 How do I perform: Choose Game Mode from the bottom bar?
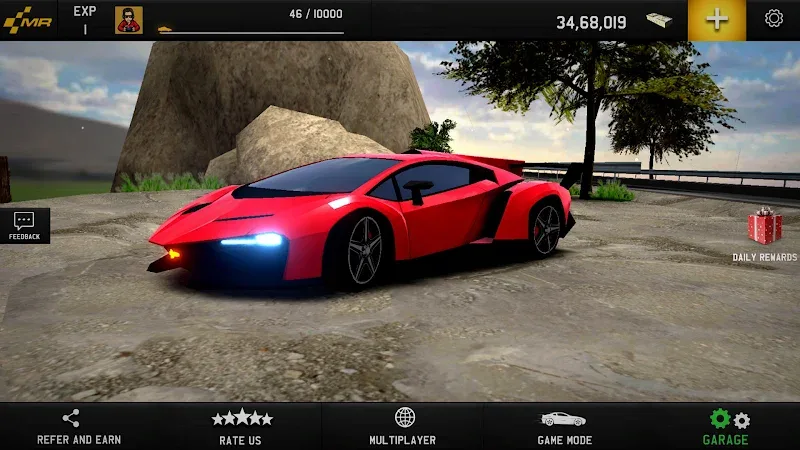[564, 427]
